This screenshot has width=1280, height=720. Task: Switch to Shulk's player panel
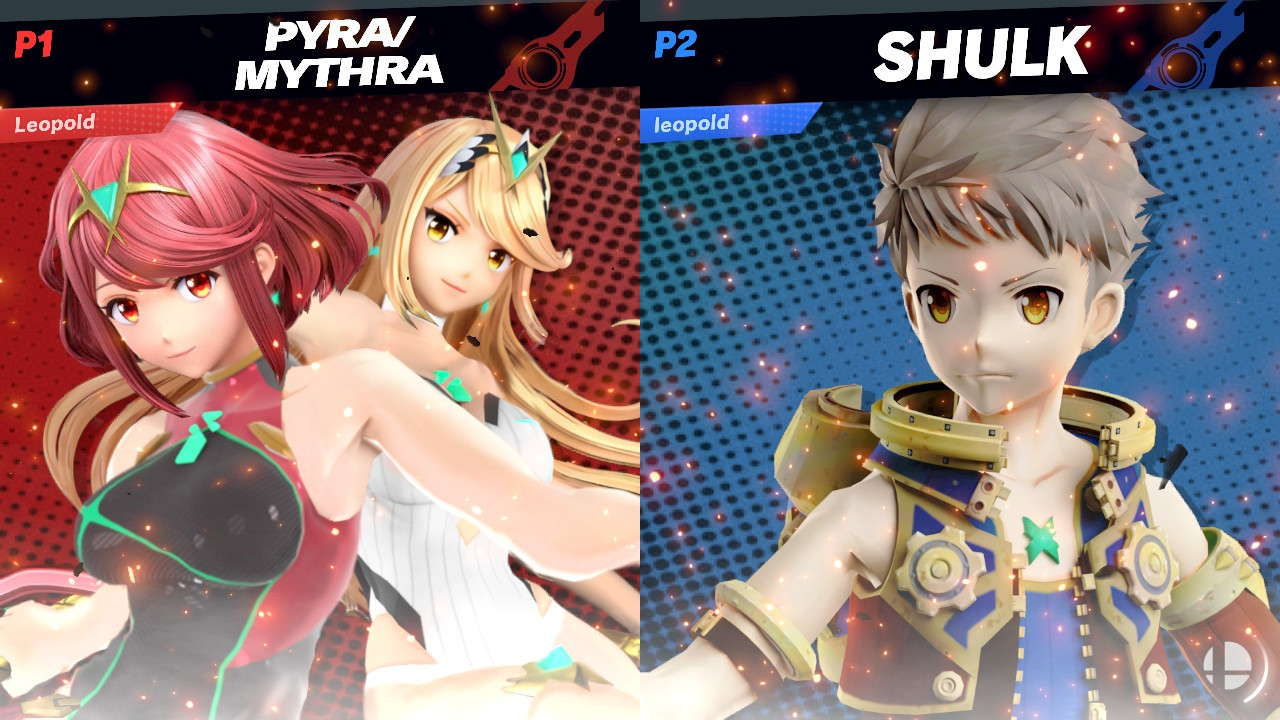coord(960,400)
